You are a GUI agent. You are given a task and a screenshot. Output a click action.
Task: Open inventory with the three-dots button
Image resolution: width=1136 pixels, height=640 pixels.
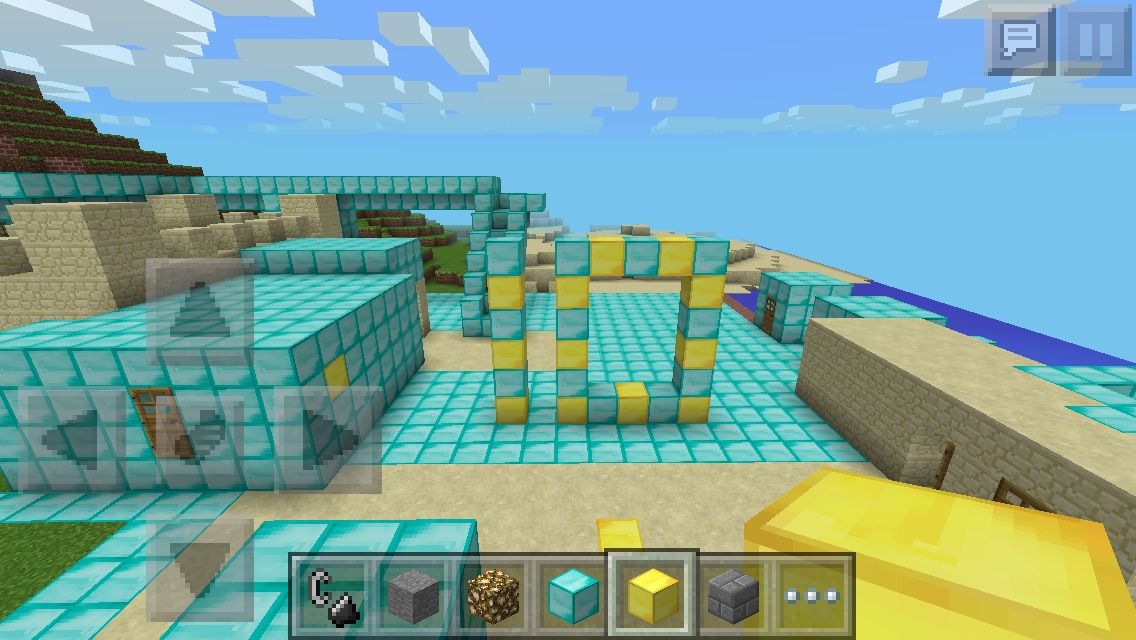[811, 594]
